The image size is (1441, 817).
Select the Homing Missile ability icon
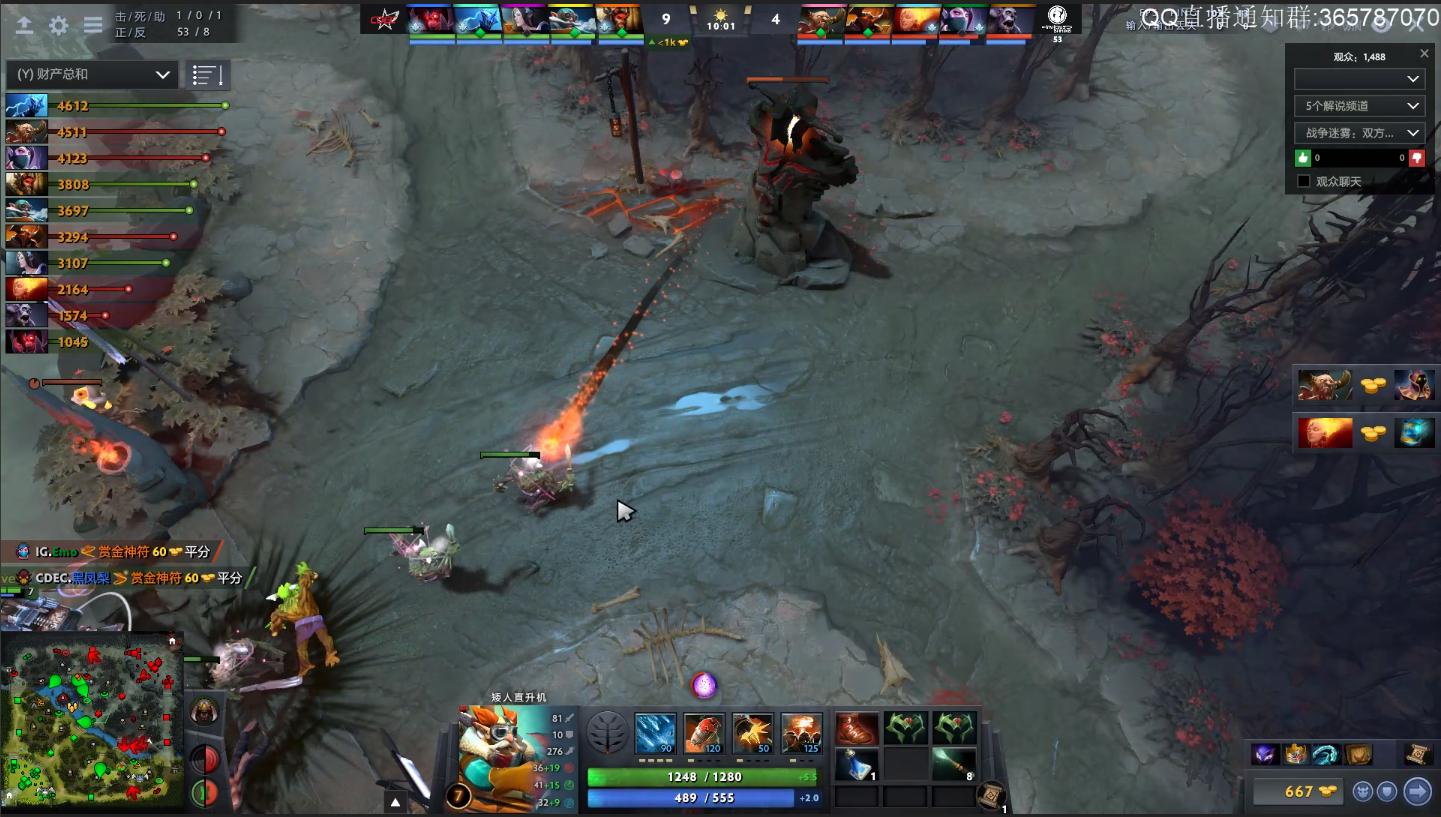pos(702,731)
